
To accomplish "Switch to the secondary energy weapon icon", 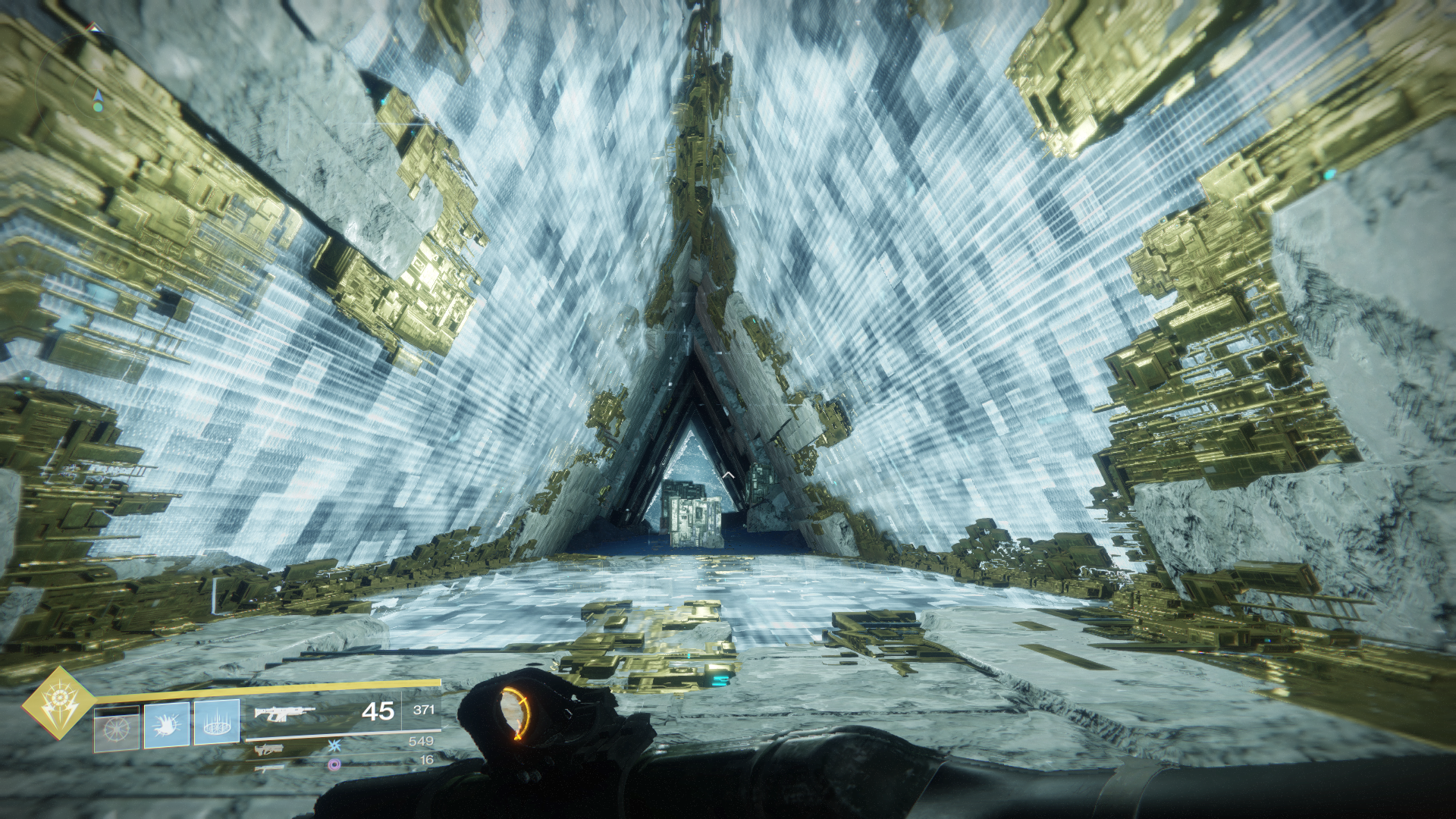I will 269,750.
